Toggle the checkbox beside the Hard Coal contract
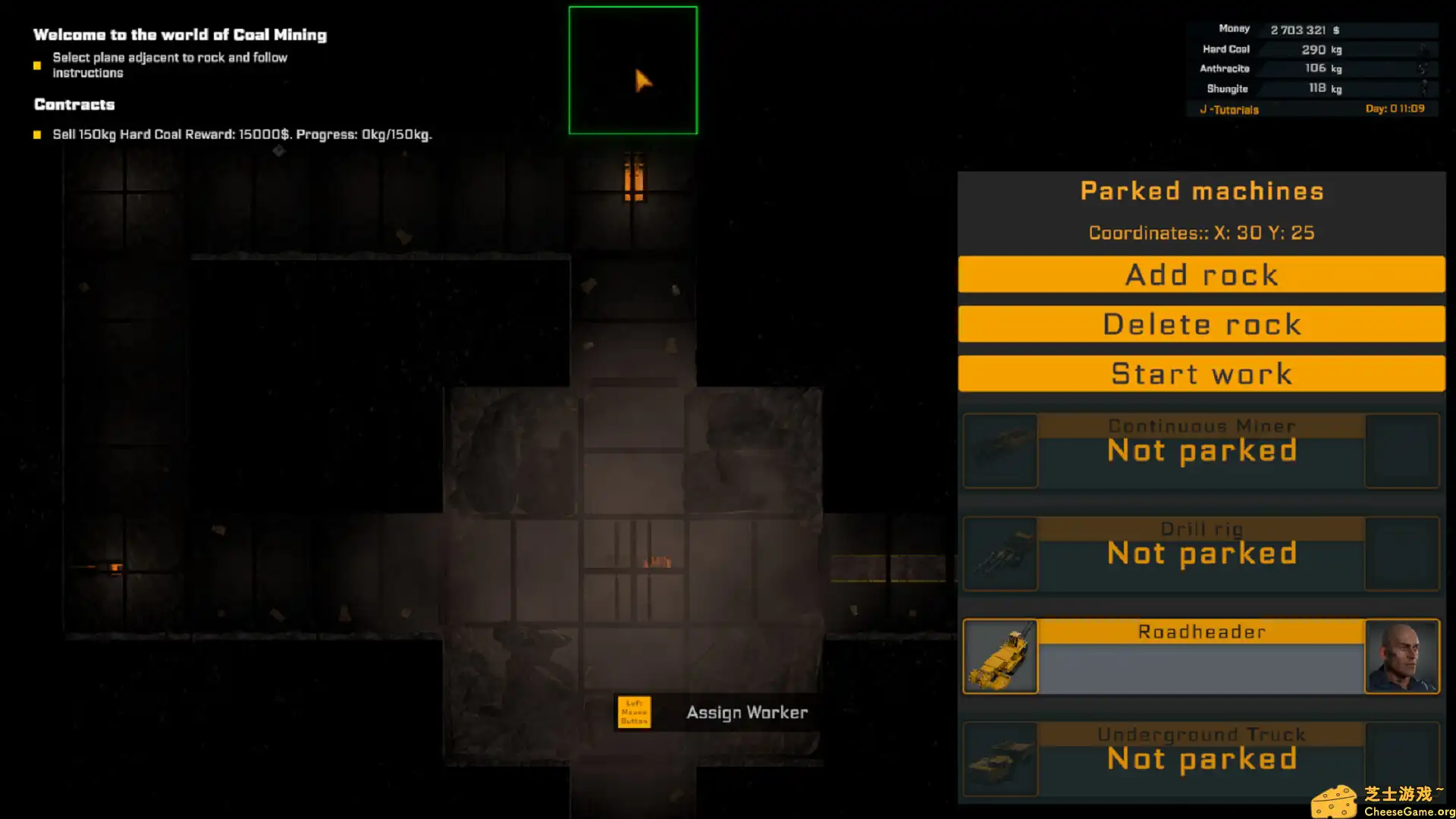This screenshot has height=819, width=1456. point(37,133)
